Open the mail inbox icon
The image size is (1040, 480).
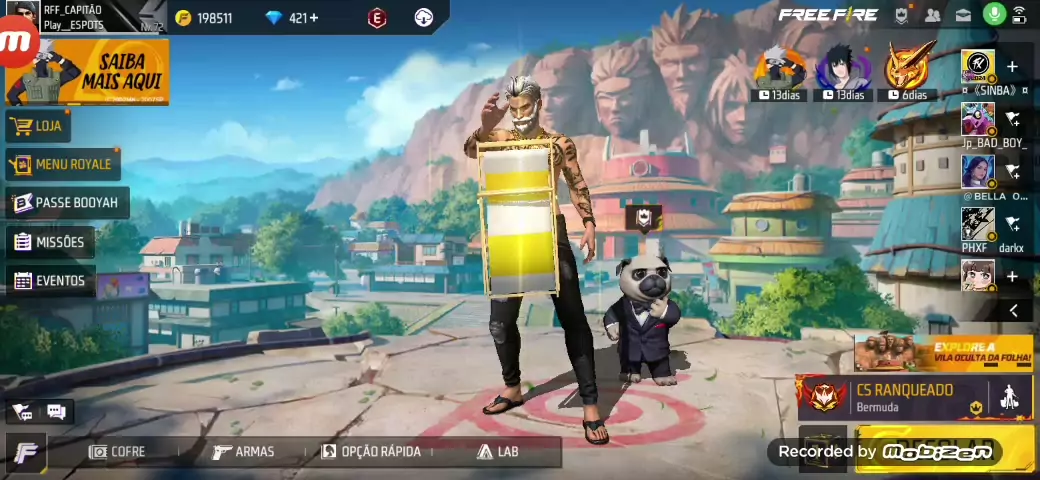pyautogui.click(x=963, y=15)
